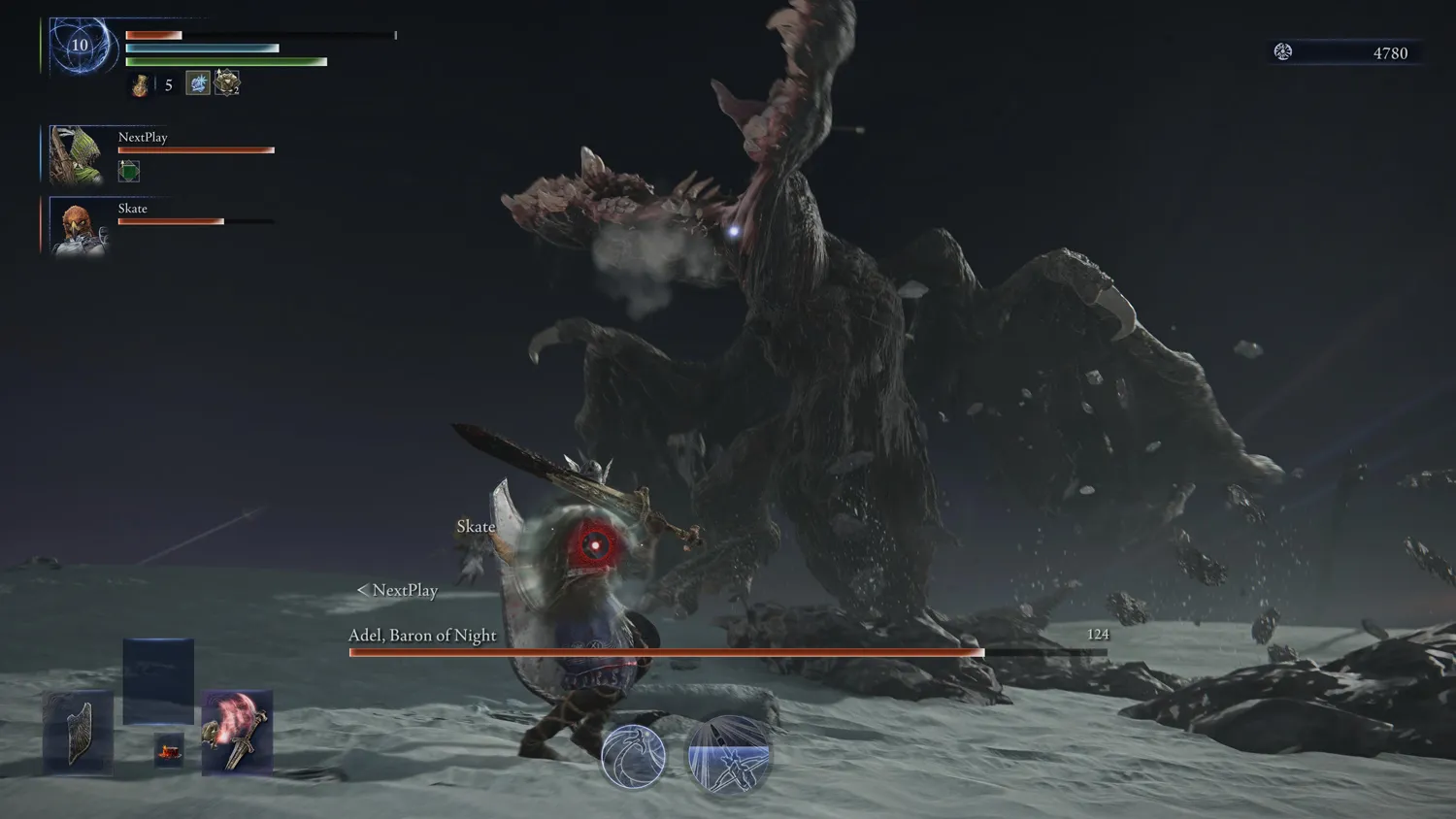Screen dimensions: 1456x819
Task: Click the level 10 emblem
Action: tap(80, 45)
